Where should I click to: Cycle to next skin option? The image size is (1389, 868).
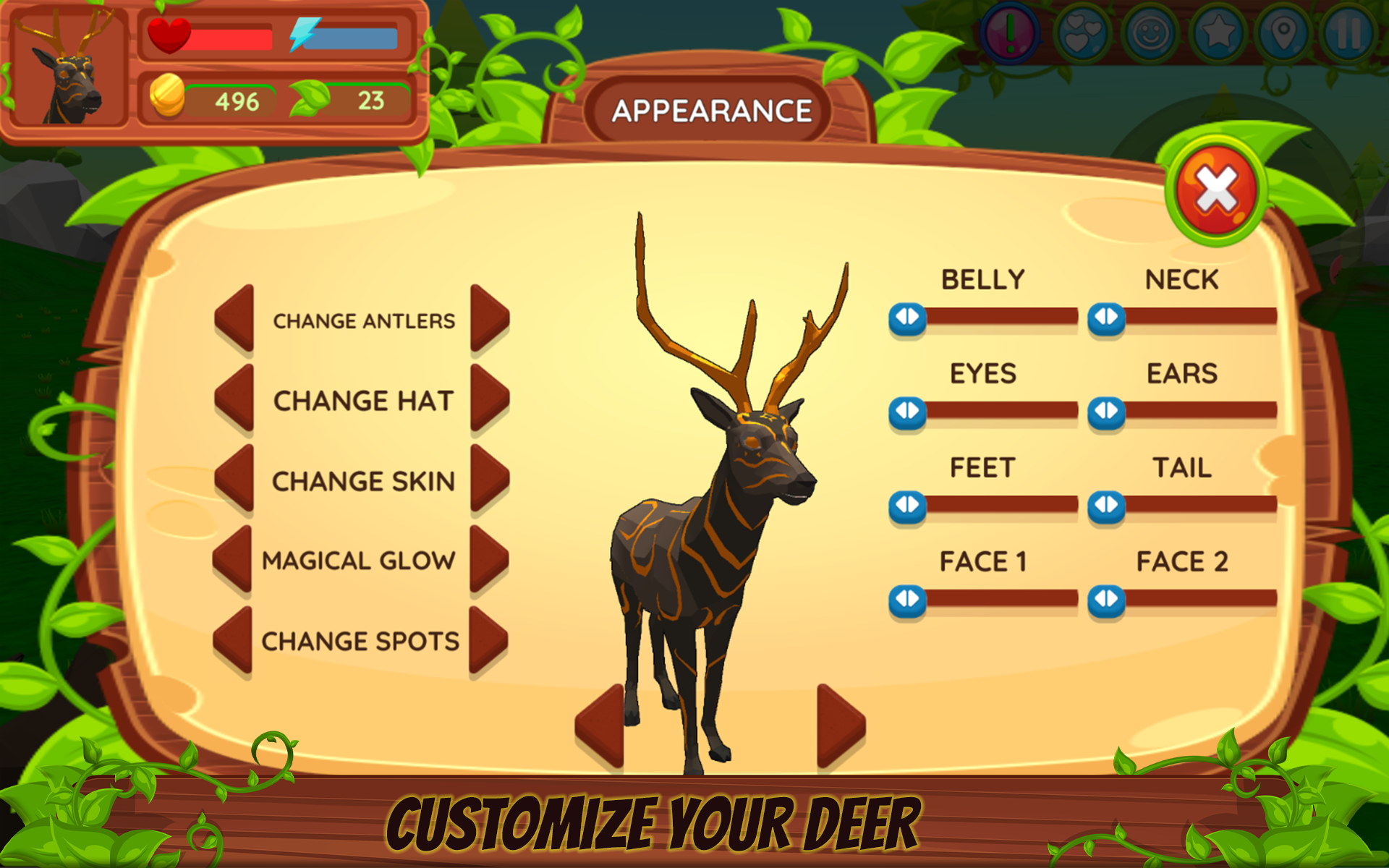(489, 480)
